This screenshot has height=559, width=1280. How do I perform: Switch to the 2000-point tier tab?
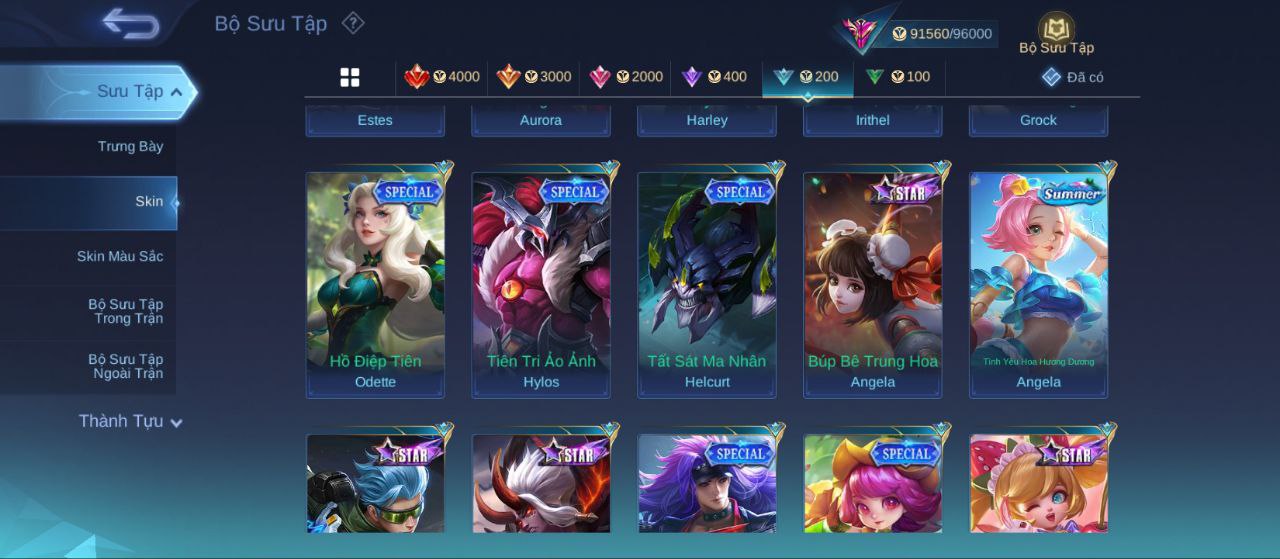pyautogui.click(x=626, y=77)
